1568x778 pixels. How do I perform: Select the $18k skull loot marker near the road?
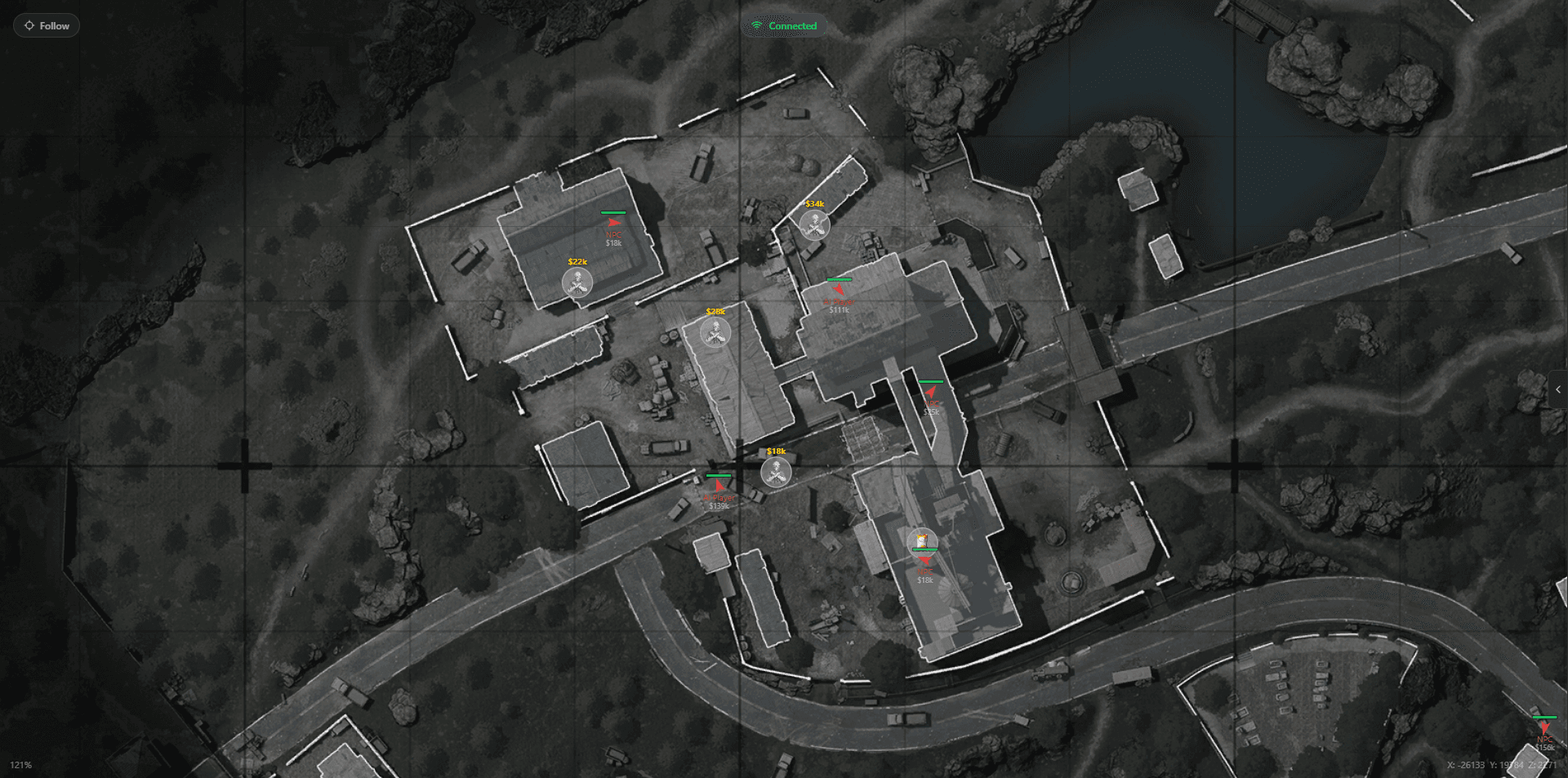click(776, 472)
